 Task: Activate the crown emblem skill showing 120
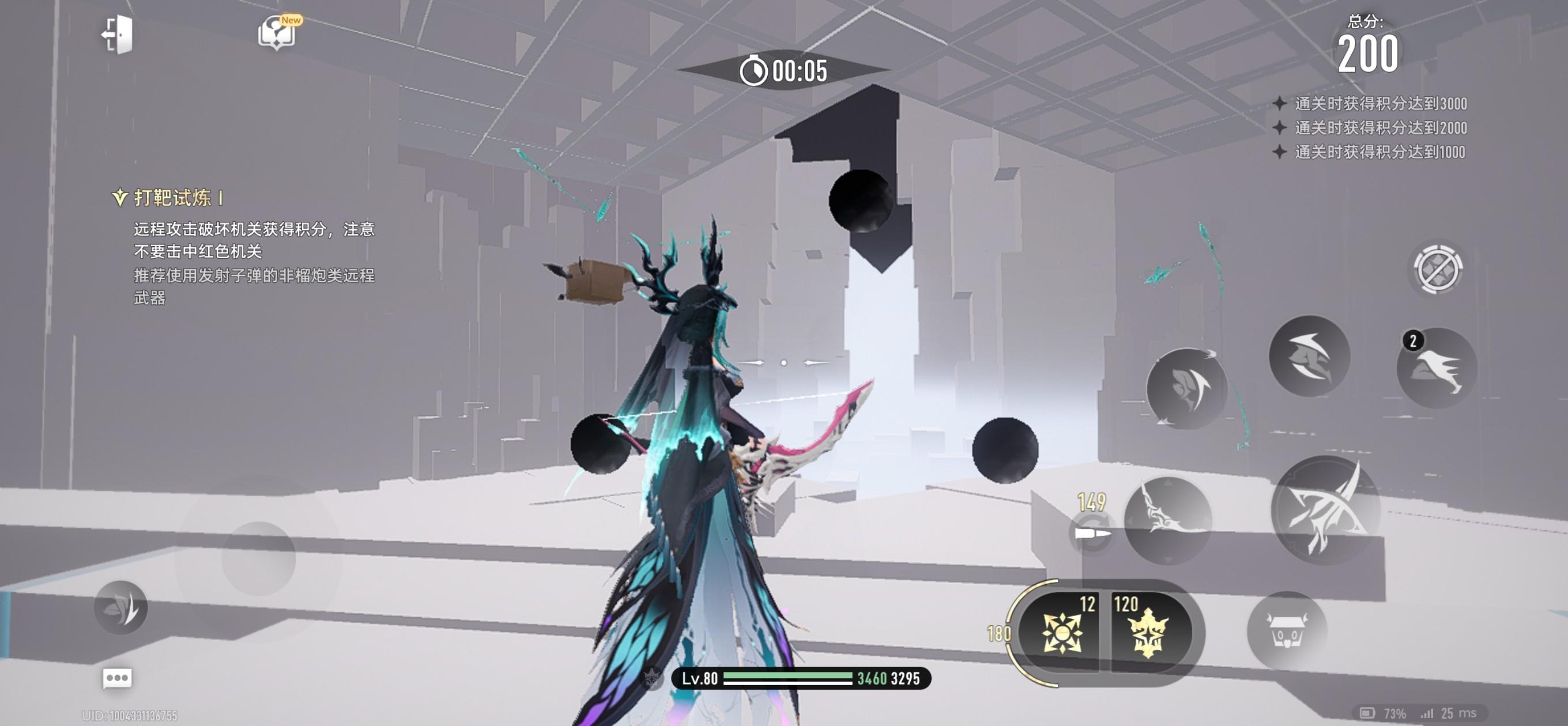(1148, 632)
